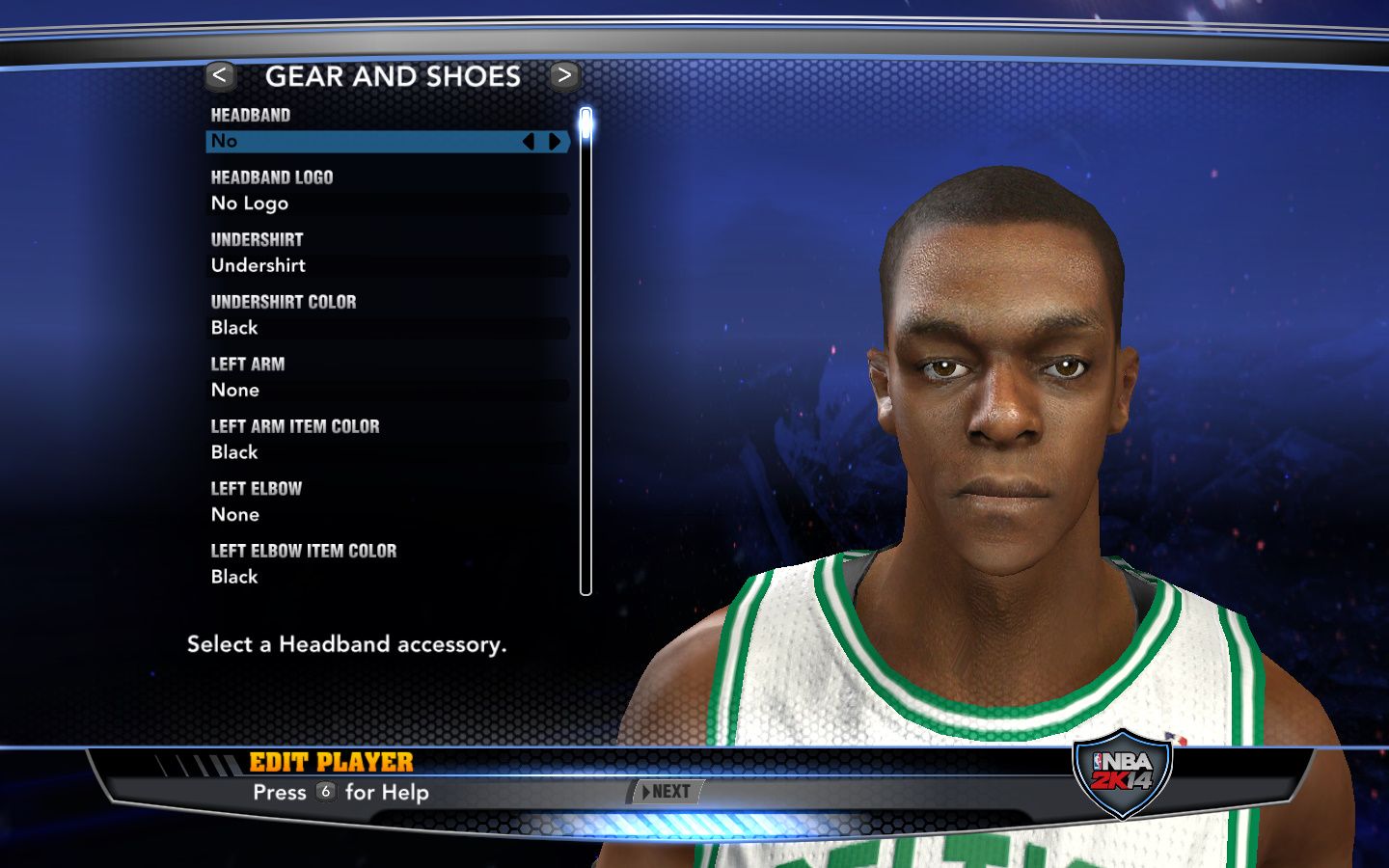Switch to the next category with the right arrow
This screenshot has width=1389, height=868.
(564, 75)
